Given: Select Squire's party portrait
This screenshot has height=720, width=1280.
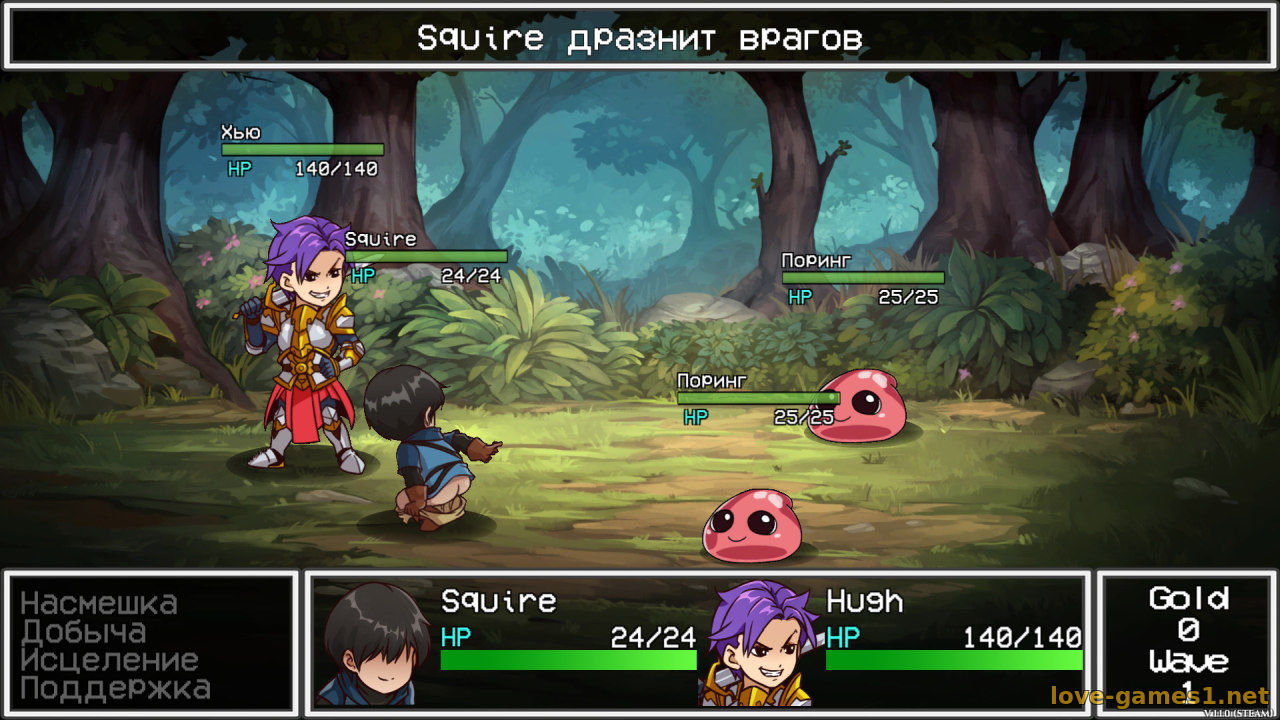Looking at the screenshot, I should click(x=374, y=645).
